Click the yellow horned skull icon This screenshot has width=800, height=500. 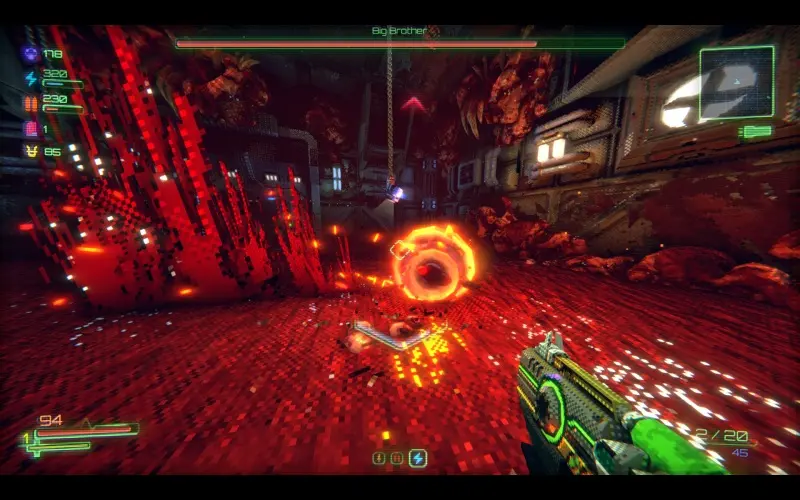pos(31,151)
